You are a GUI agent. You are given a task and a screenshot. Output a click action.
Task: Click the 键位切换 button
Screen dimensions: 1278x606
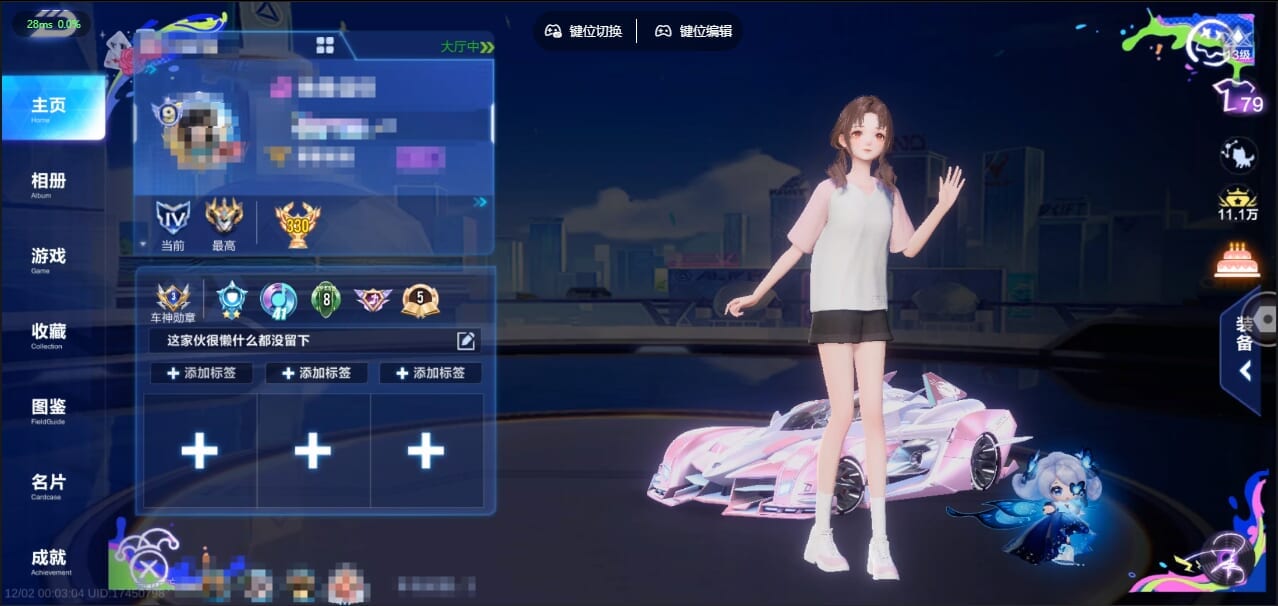point(584,31)
